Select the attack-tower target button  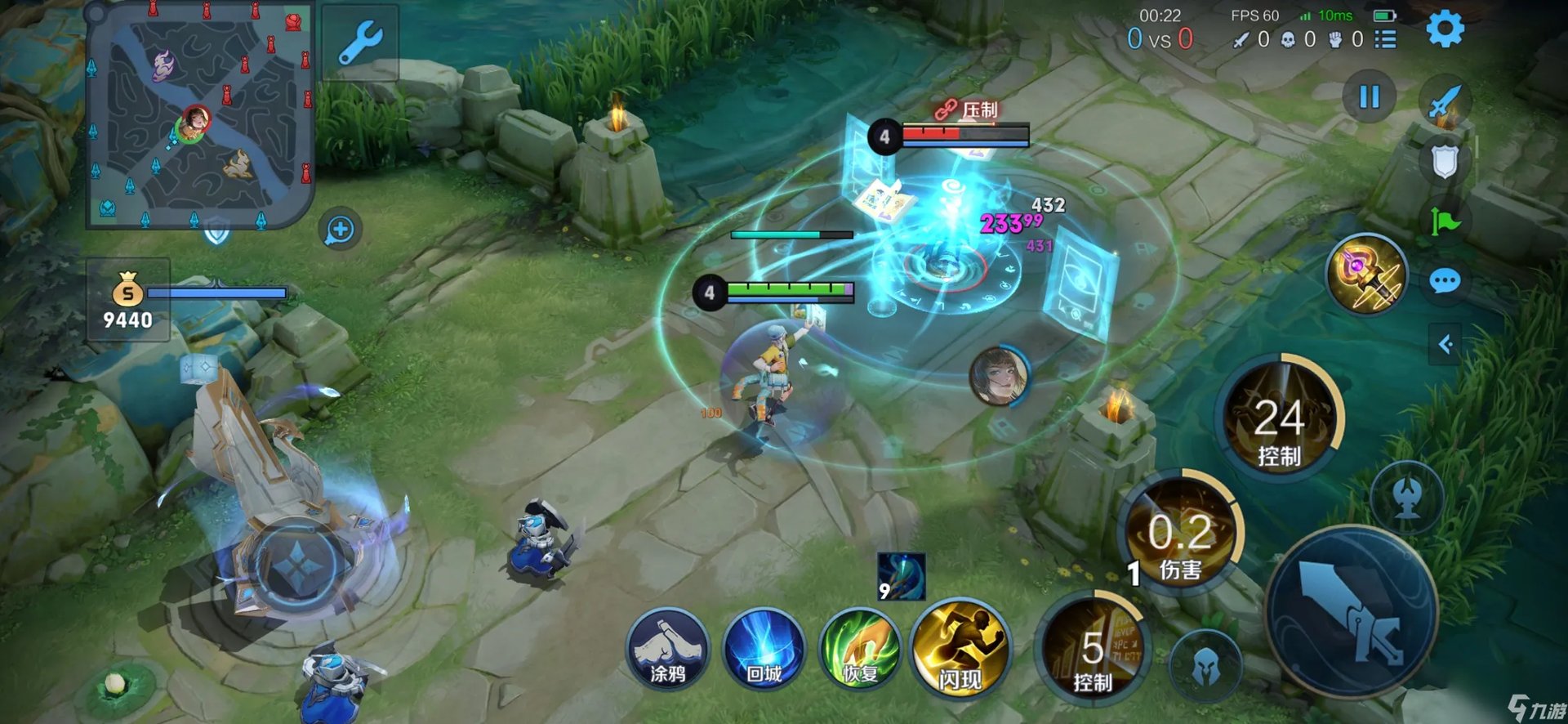pos(1406,497)
